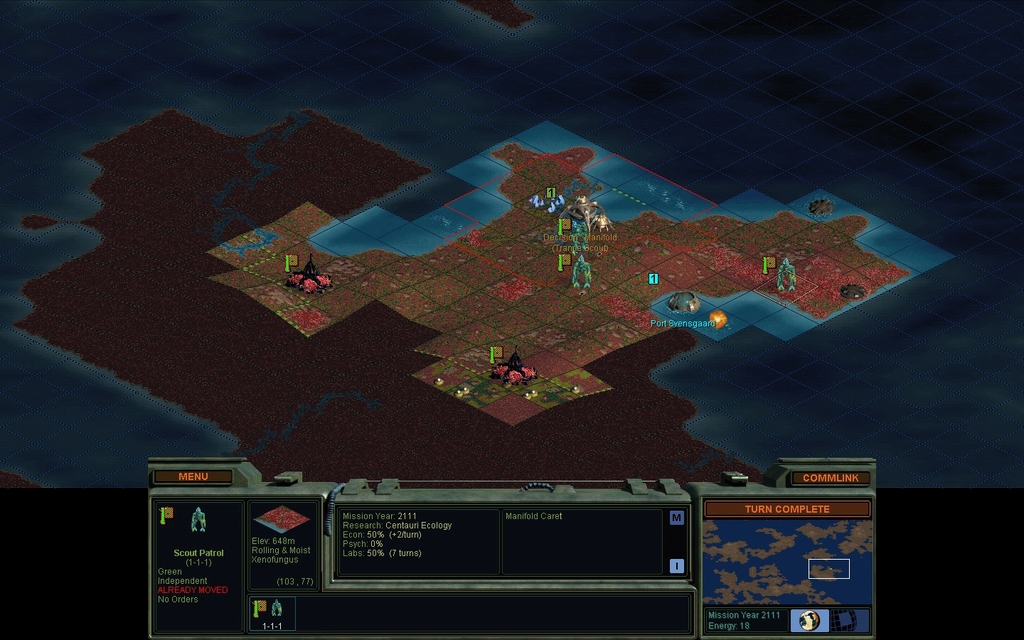The image size is (1024, 640).
Task: Select the scout unit with white tile marker
Action: pos(786,274)
